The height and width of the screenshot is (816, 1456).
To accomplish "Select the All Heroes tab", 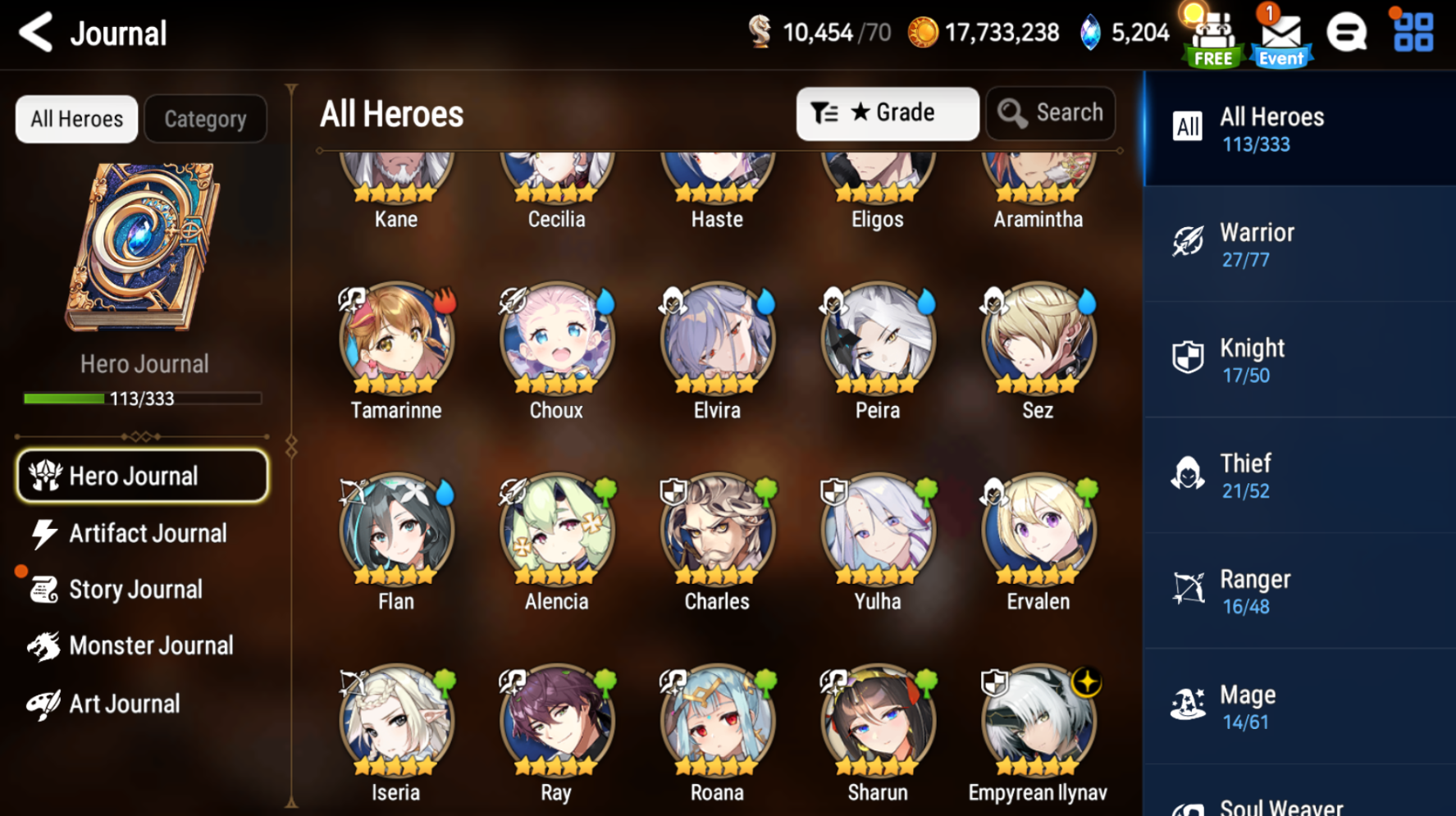I will [x=75, y=118].
